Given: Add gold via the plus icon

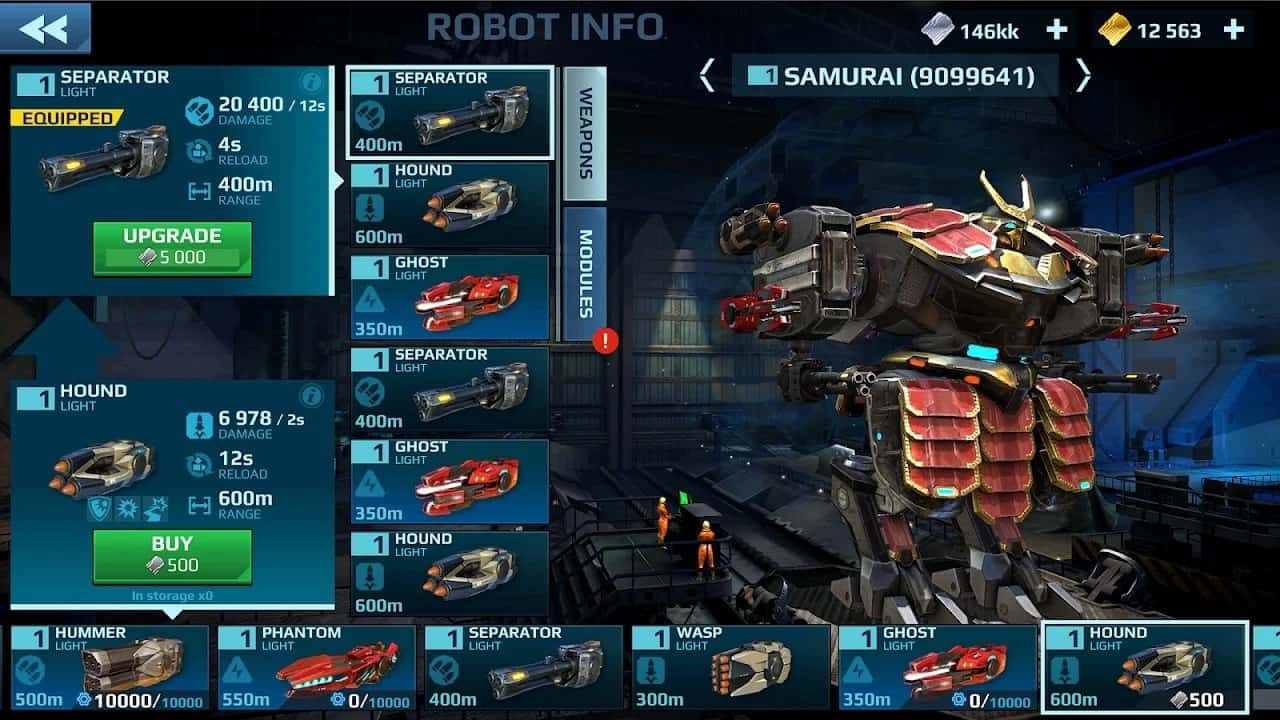Looking at the screenshot, I should click(x=1233, y=29).
